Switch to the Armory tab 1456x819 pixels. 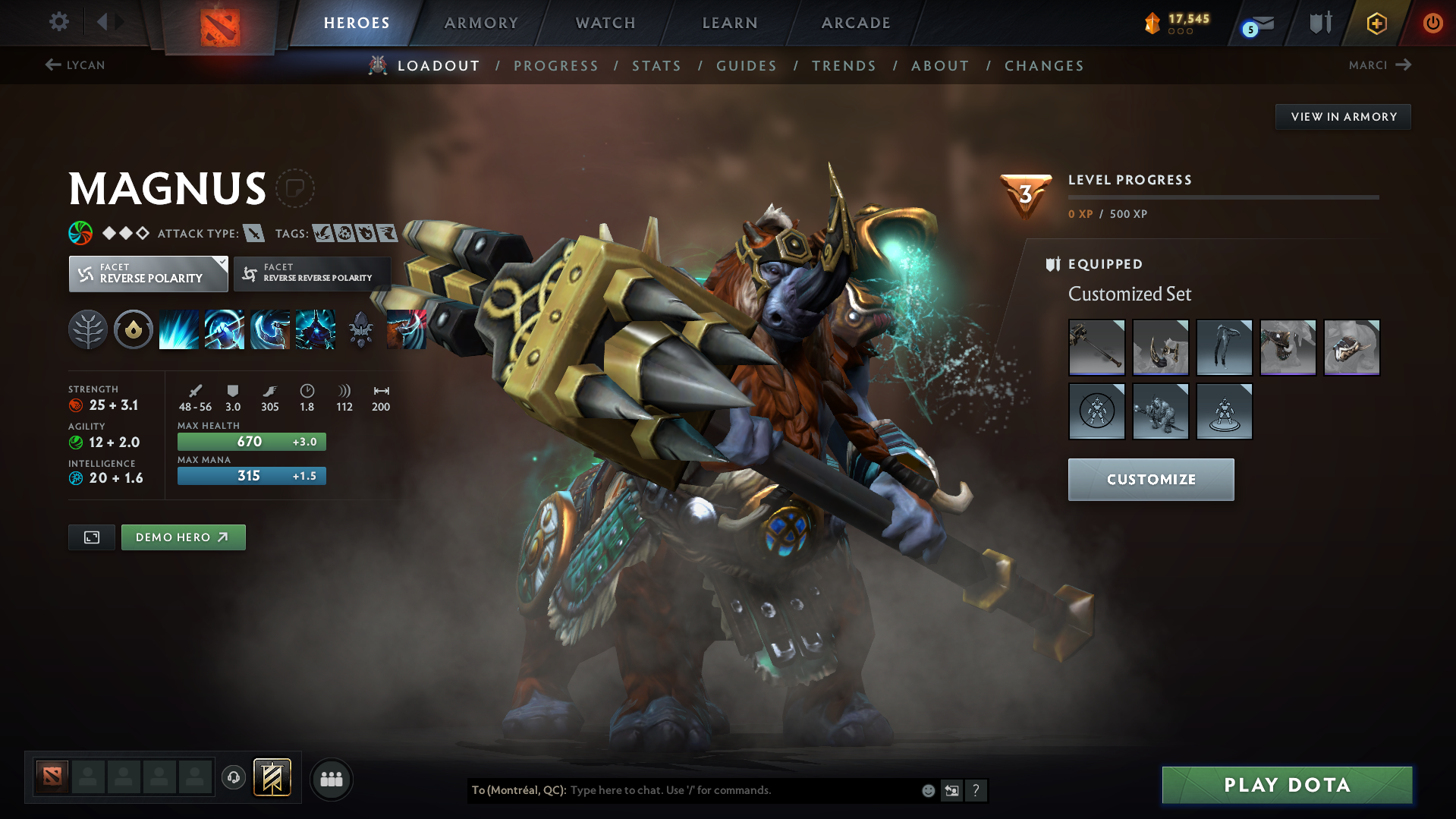(482, 23)
